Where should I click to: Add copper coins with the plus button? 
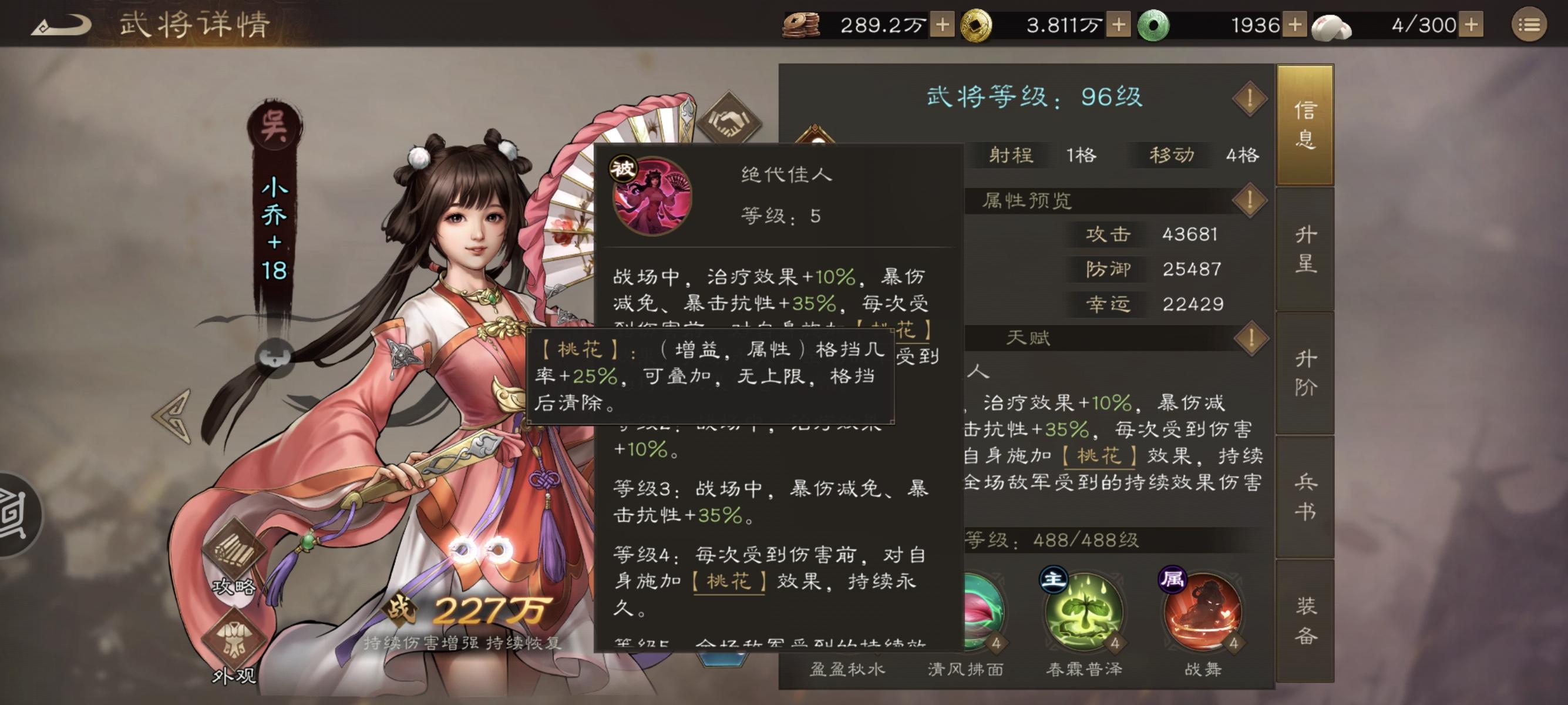point(945,26)
